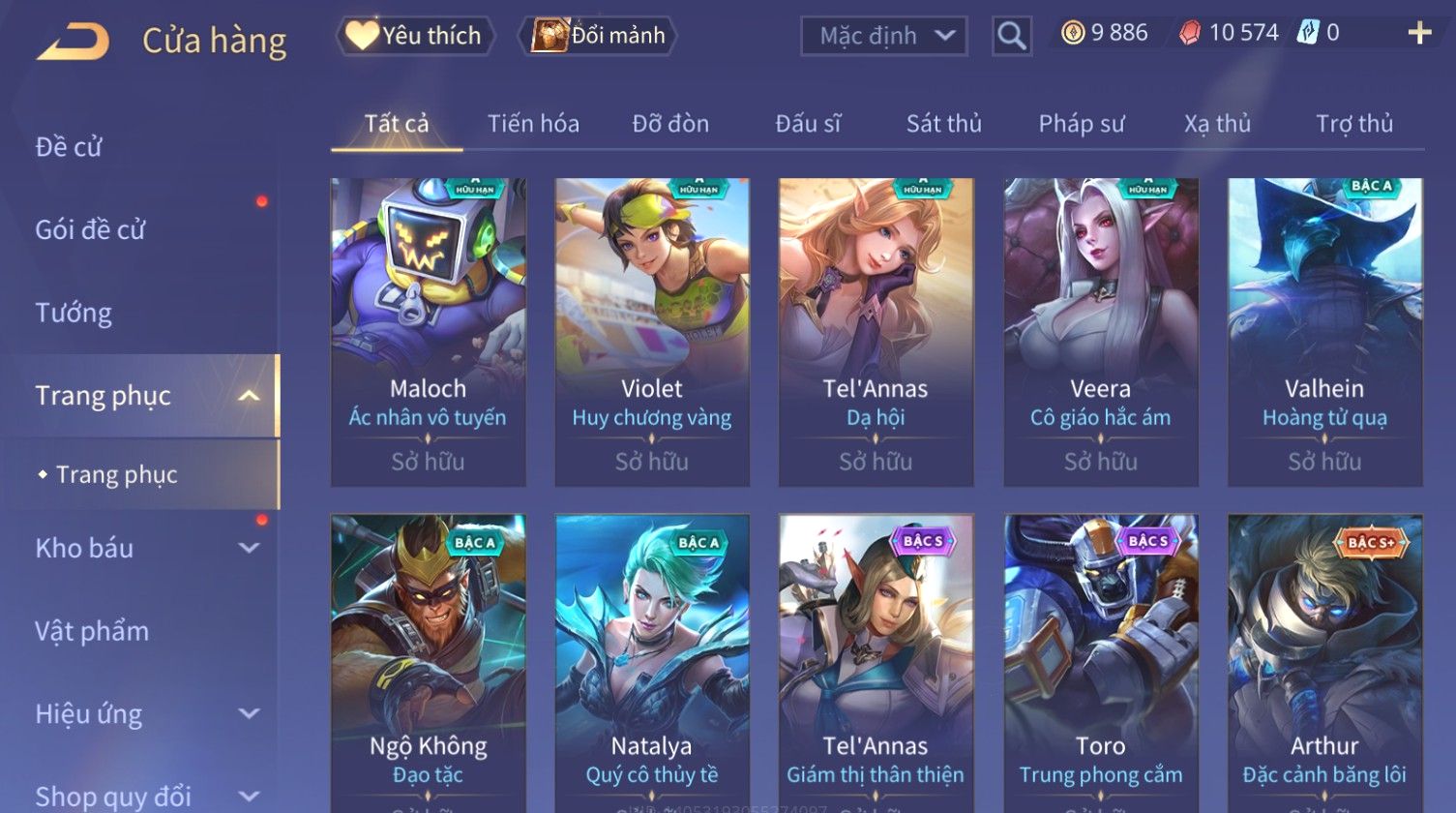Add currency with the plus button
The height and width of the screenshot is (813, 1456).
1418,34
